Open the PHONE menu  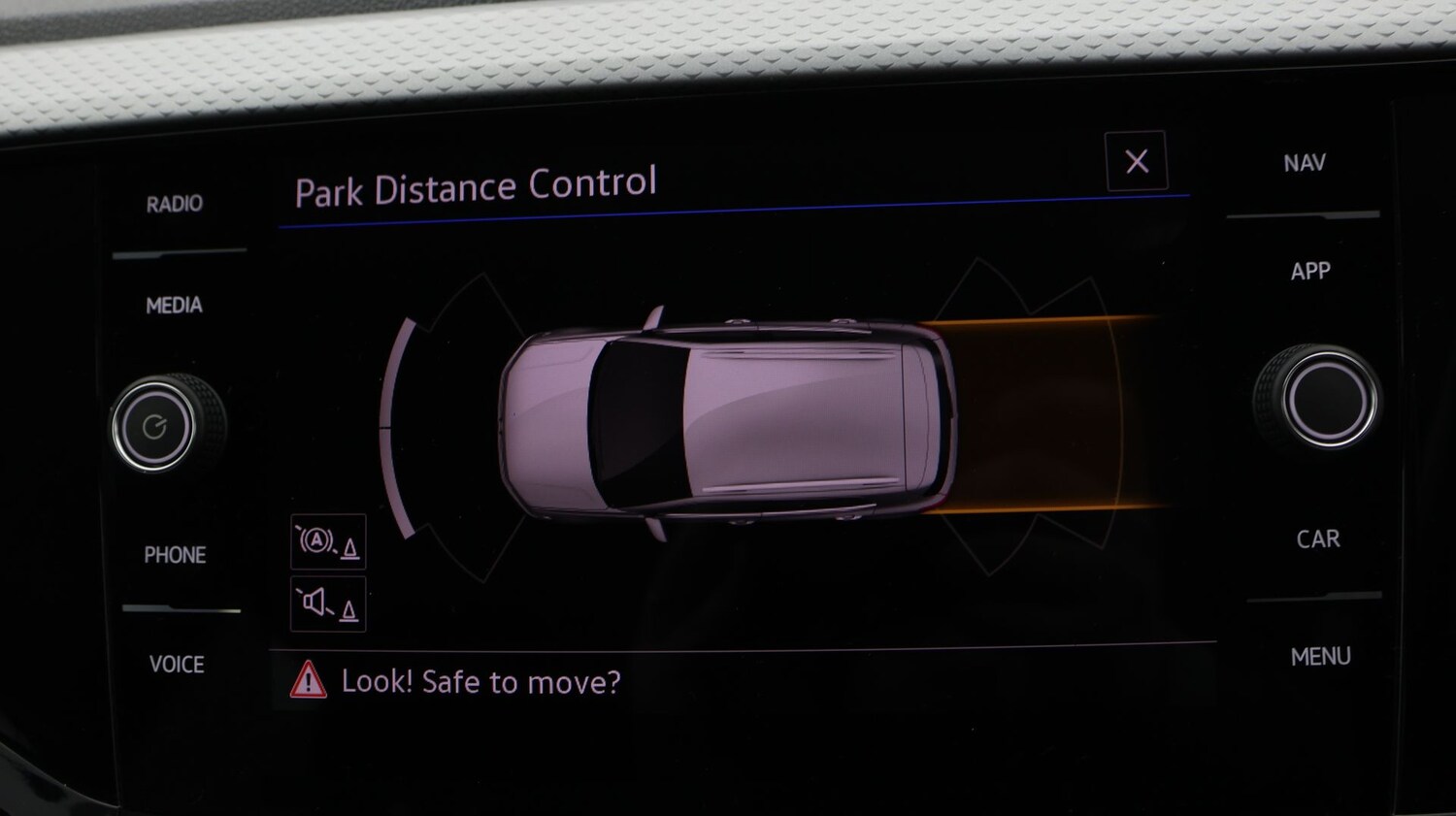pos(175,555)
